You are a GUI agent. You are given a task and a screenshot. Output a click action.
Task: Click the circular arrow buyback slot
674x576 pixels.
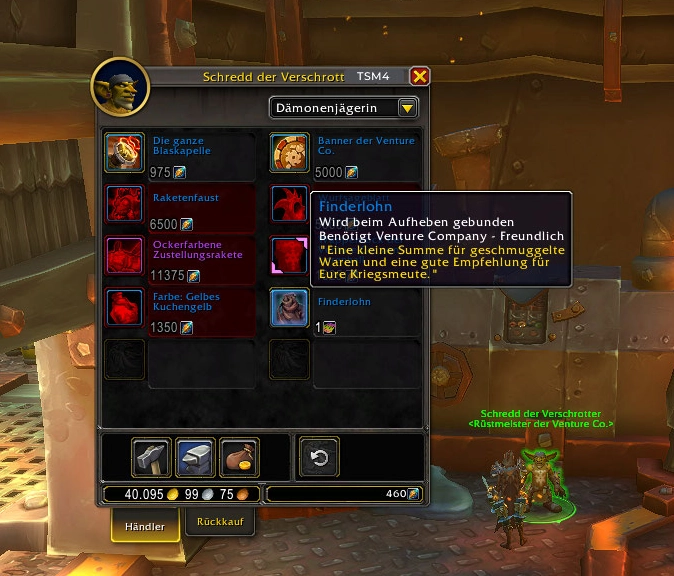320,458
